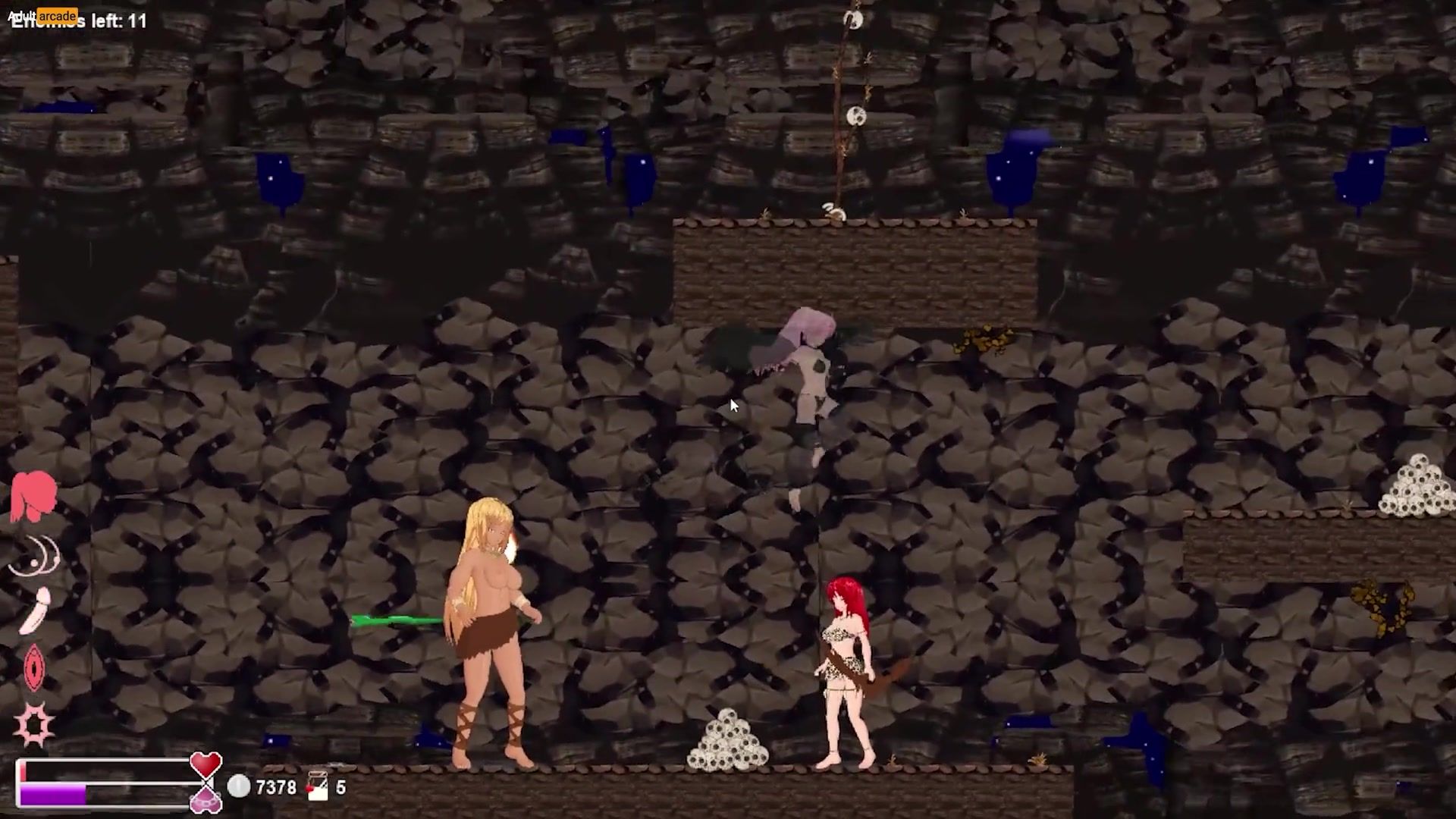Image resolution: width=1456 pixels, height=819 pixels.
Task: Click the potion bottle item icon
Action: point(318,786)
